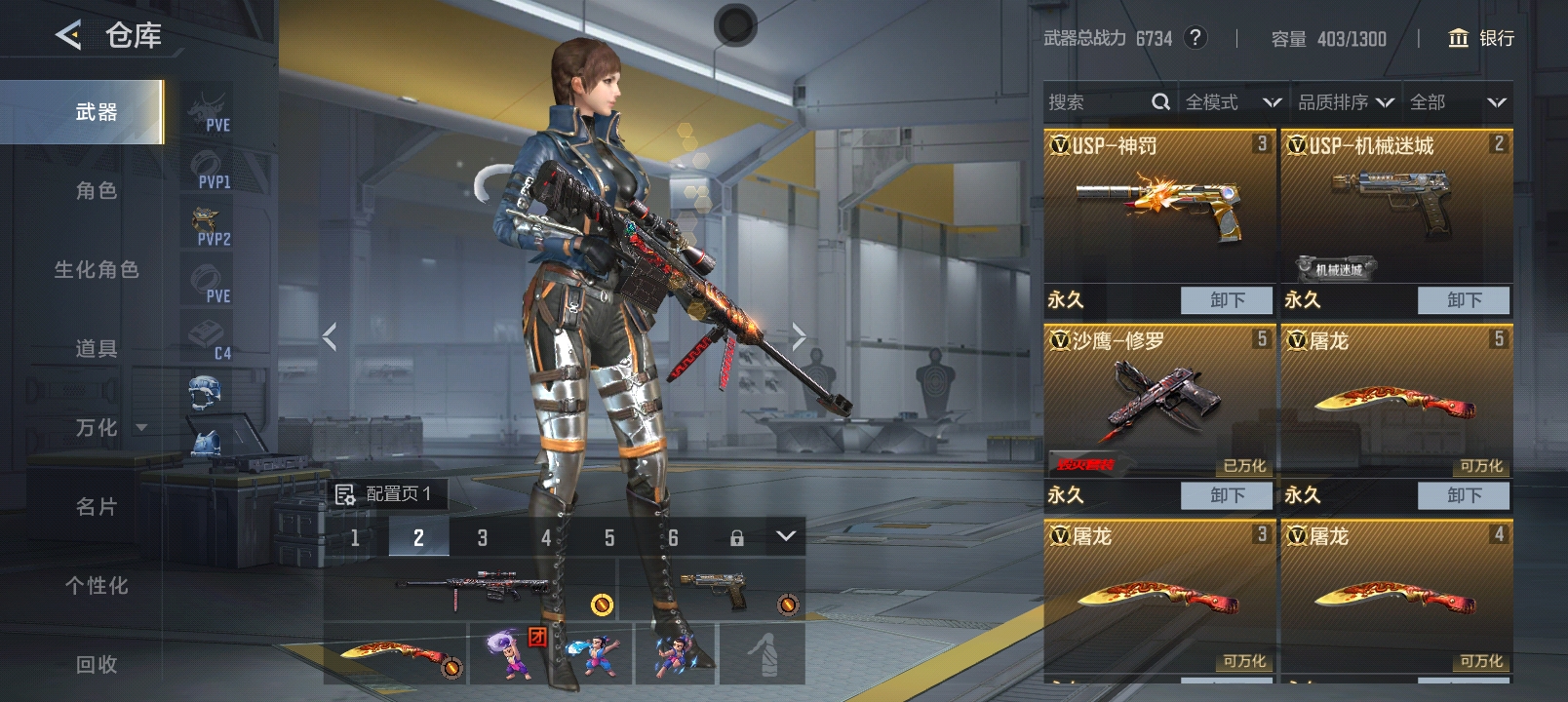The width and height of the screenshot is (1568, 702).
Task: Show the weapon power help question mark
Action: (x=1196, y=38)
